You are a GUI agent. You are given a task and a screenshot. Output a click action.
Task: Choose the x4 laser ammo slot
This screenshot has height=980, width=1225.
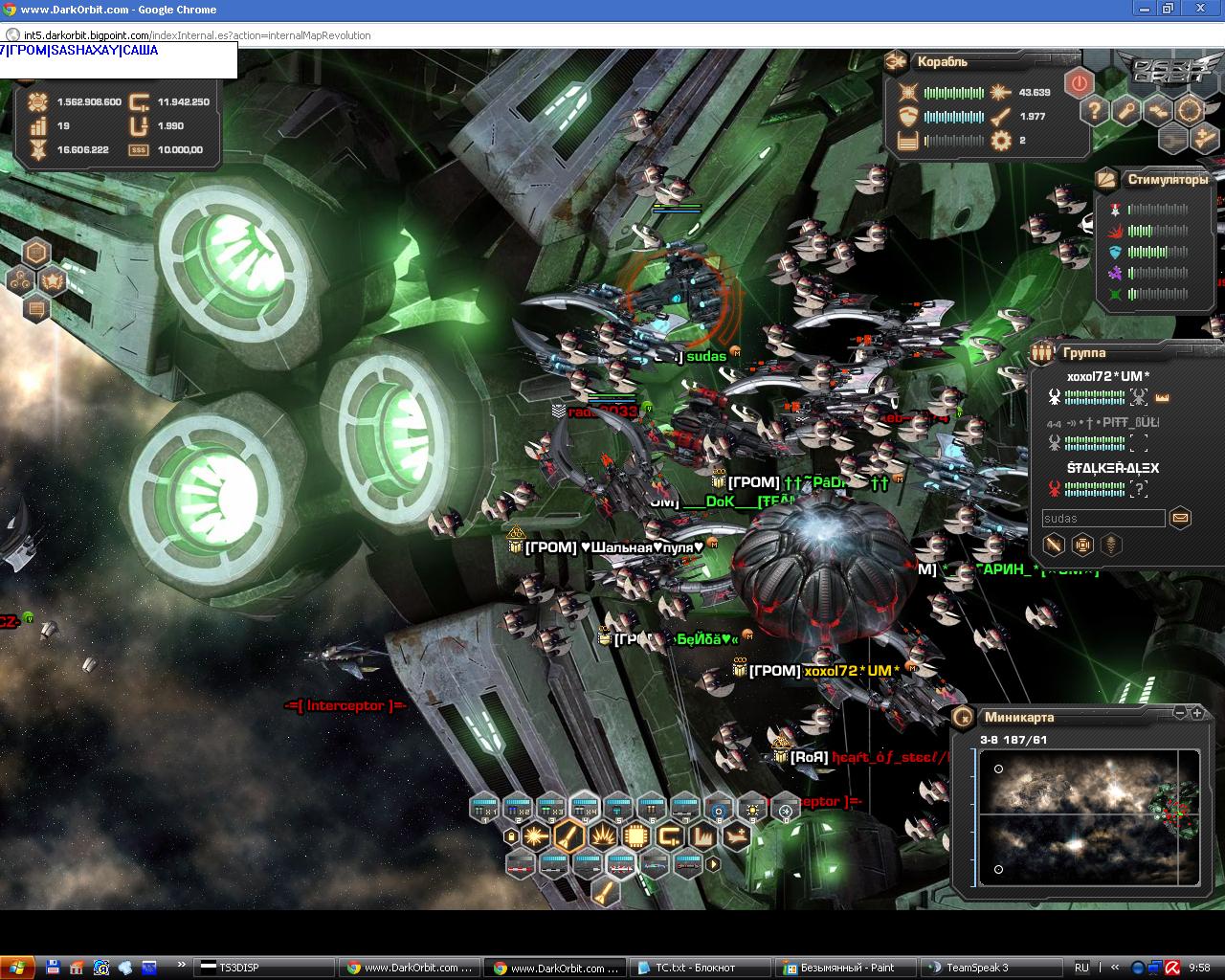coord(584,809)
